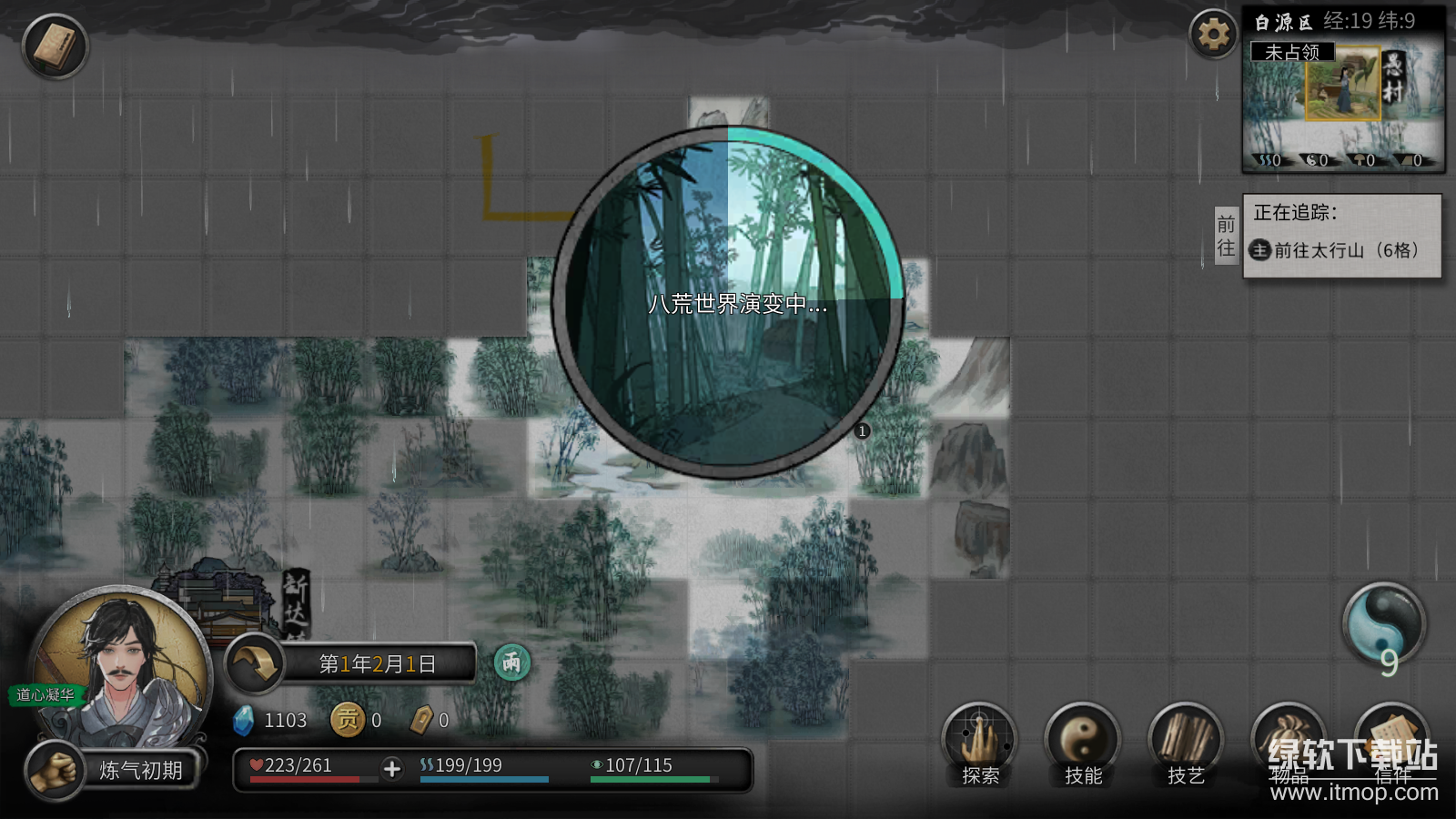
Task: Select the 前往 go-to button
Action: pyautogui.click(x=1226, y=236)
